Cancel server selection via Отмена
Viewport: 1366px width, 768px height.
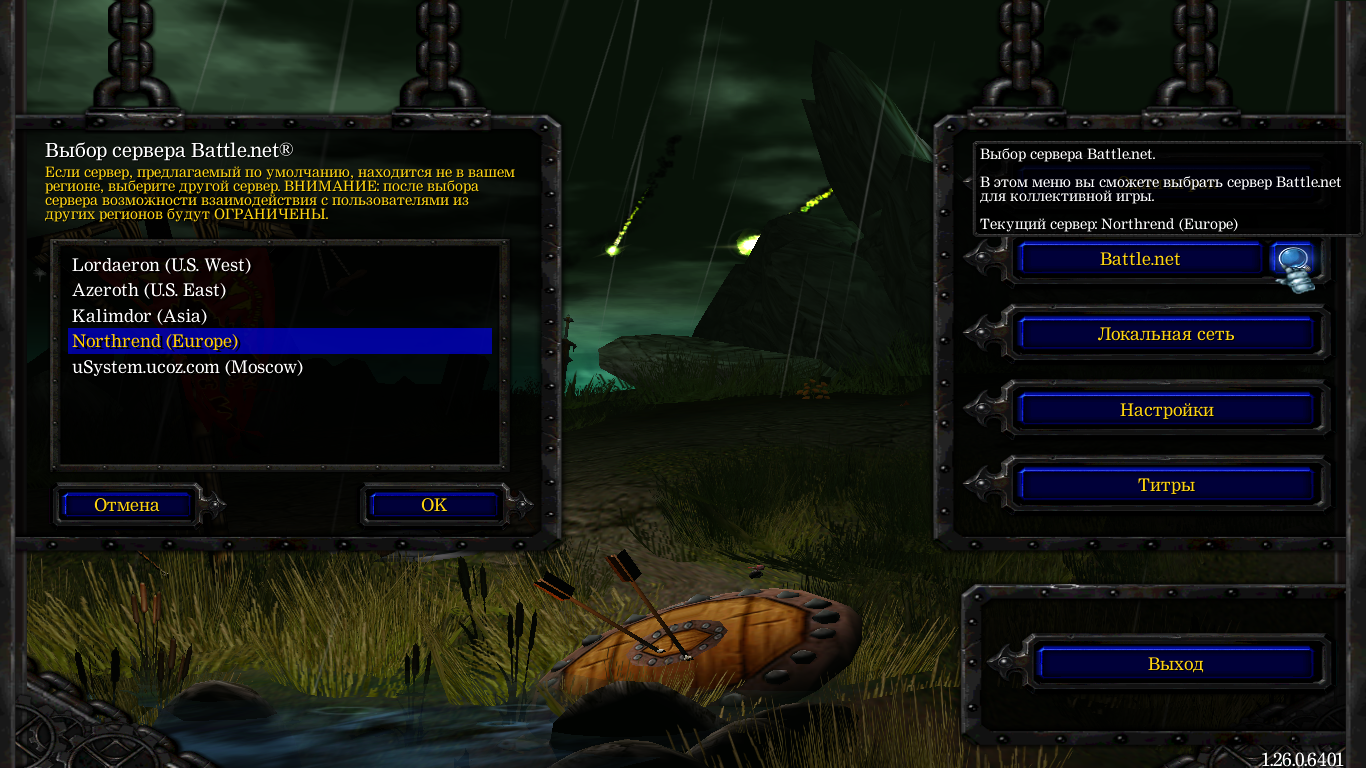126,505
